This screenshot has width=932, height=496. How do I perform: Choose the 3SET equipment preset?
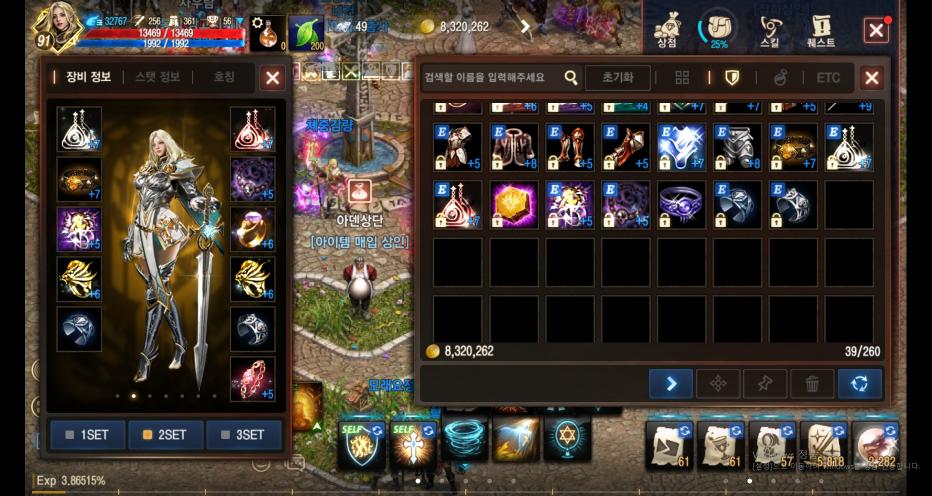pos(244,435)
